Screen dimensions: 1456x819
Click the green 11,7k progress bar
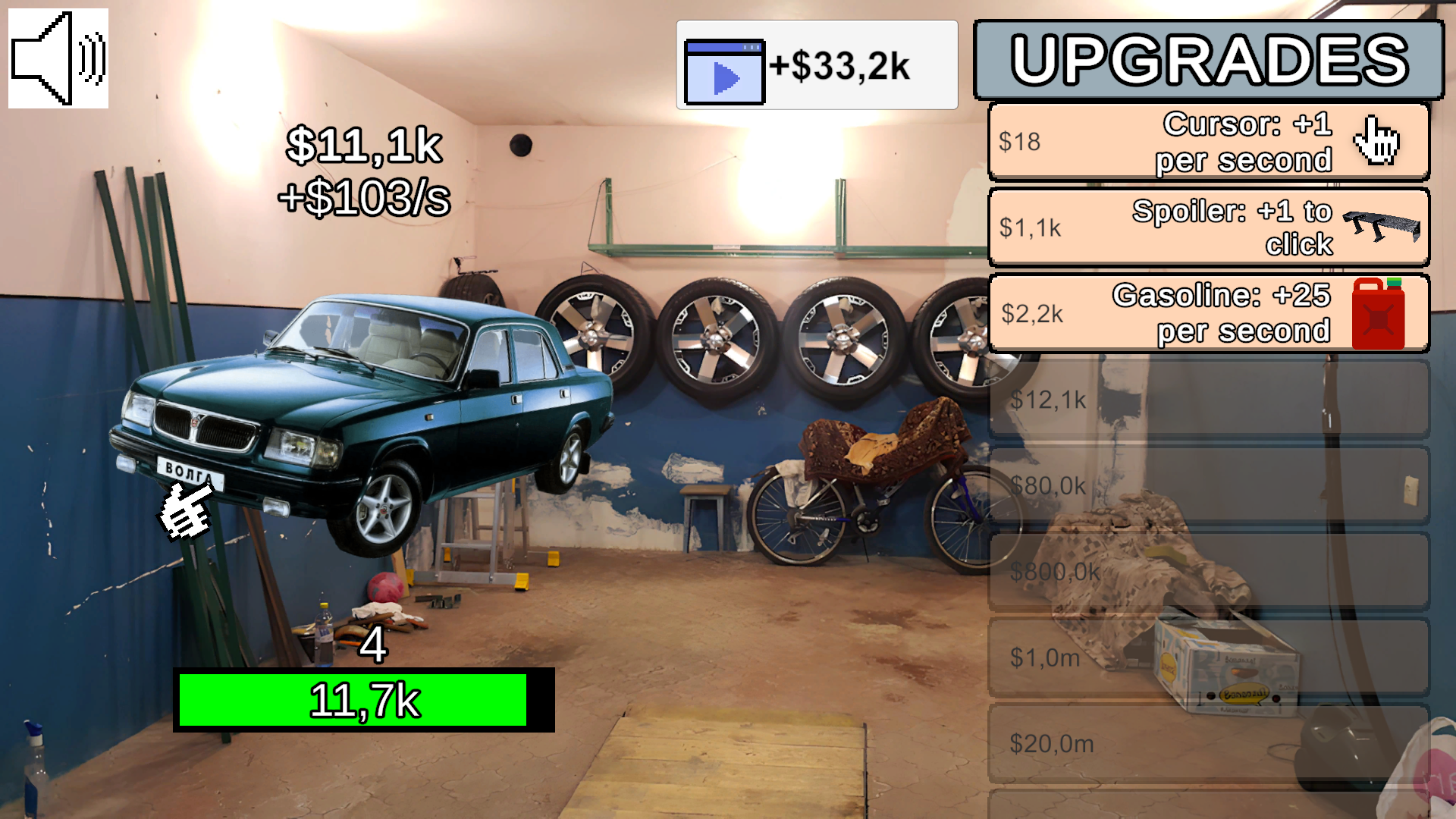pyautogui.click(x=366, y=699)
